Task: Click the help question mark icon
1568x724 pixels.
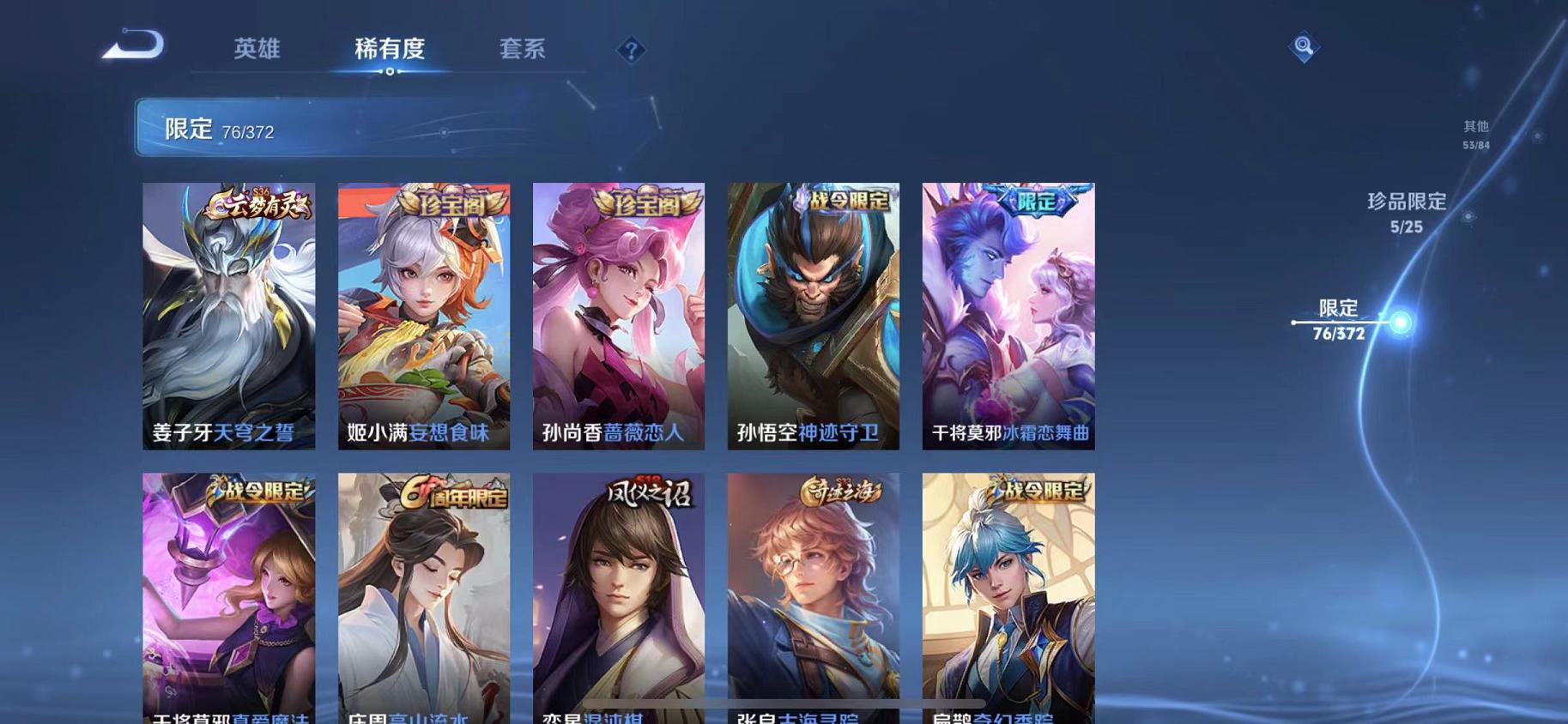Action: (631, 51)
